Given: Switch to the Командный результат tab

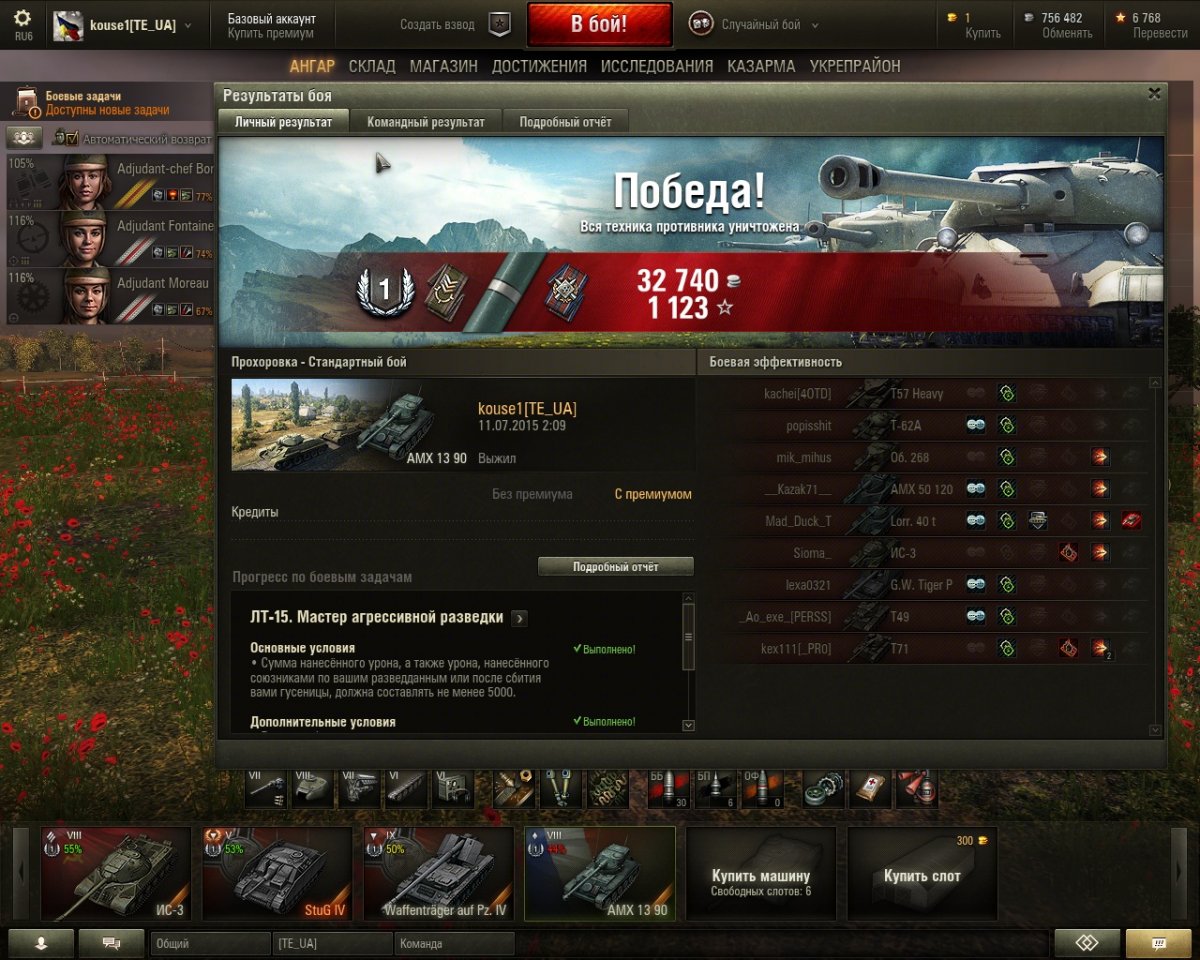Looking at the screenshot, I should (425, 122).
